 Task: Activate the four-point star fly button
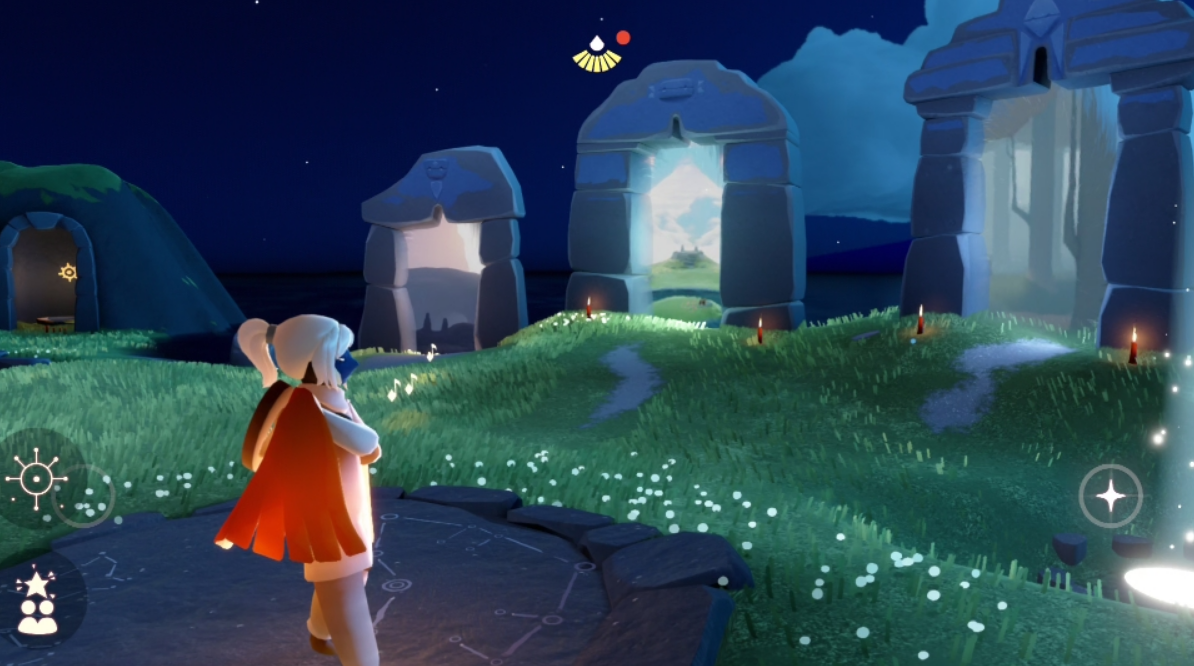[1110, 495]
